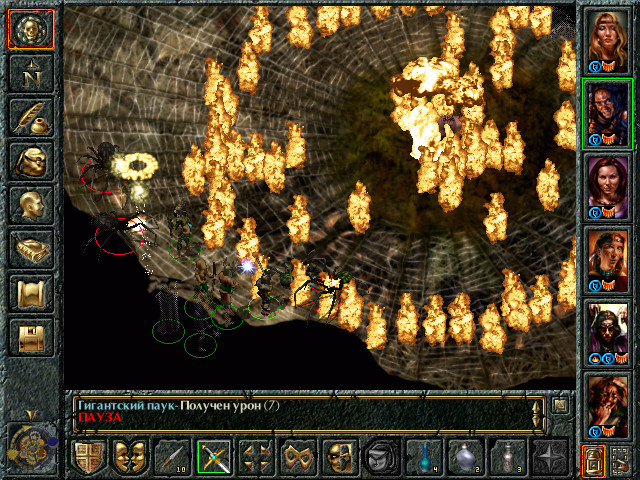Click the Return to Game skull button
The height and width of the screenshot is (480, 640).
tap(30, 30)
